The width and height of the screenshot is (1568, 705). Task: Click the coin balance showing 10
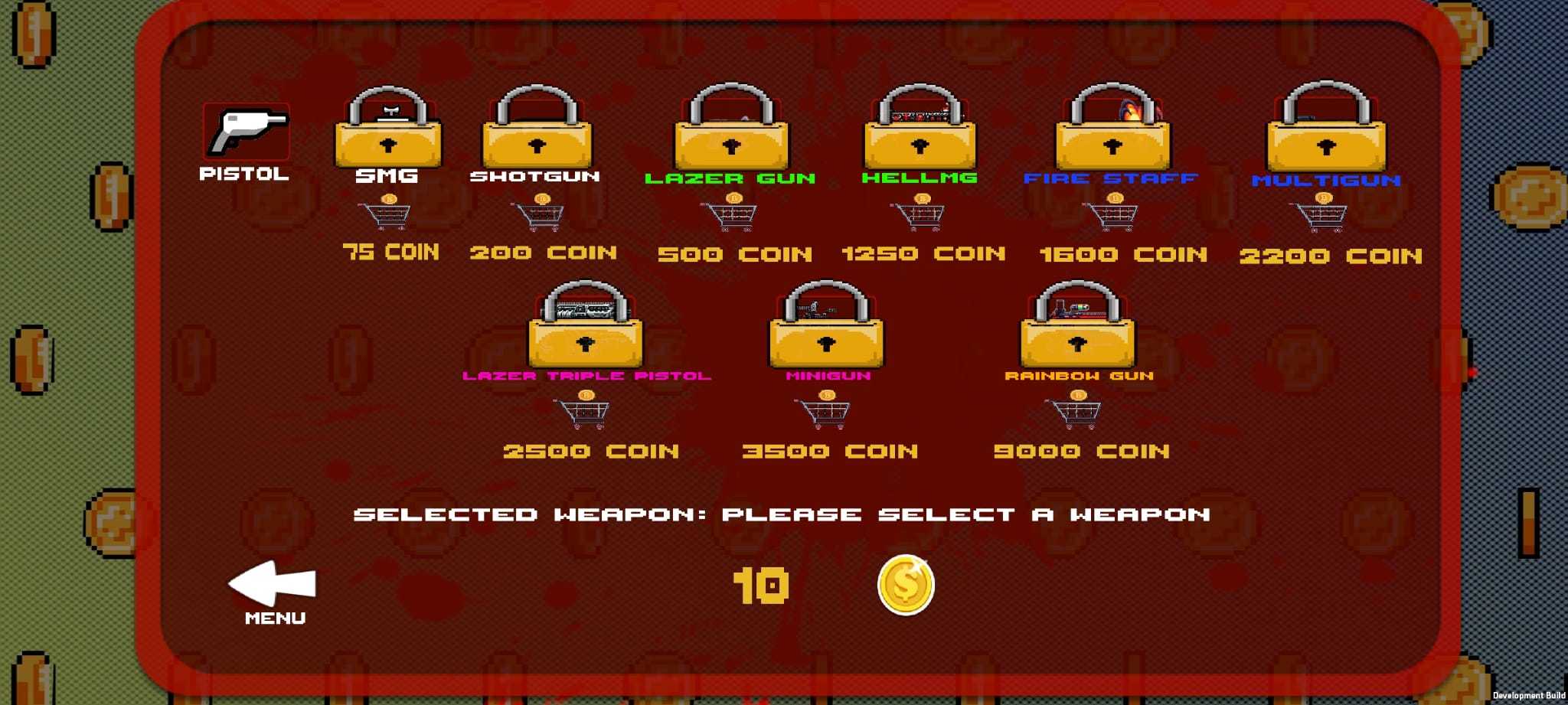click(762, 585)
